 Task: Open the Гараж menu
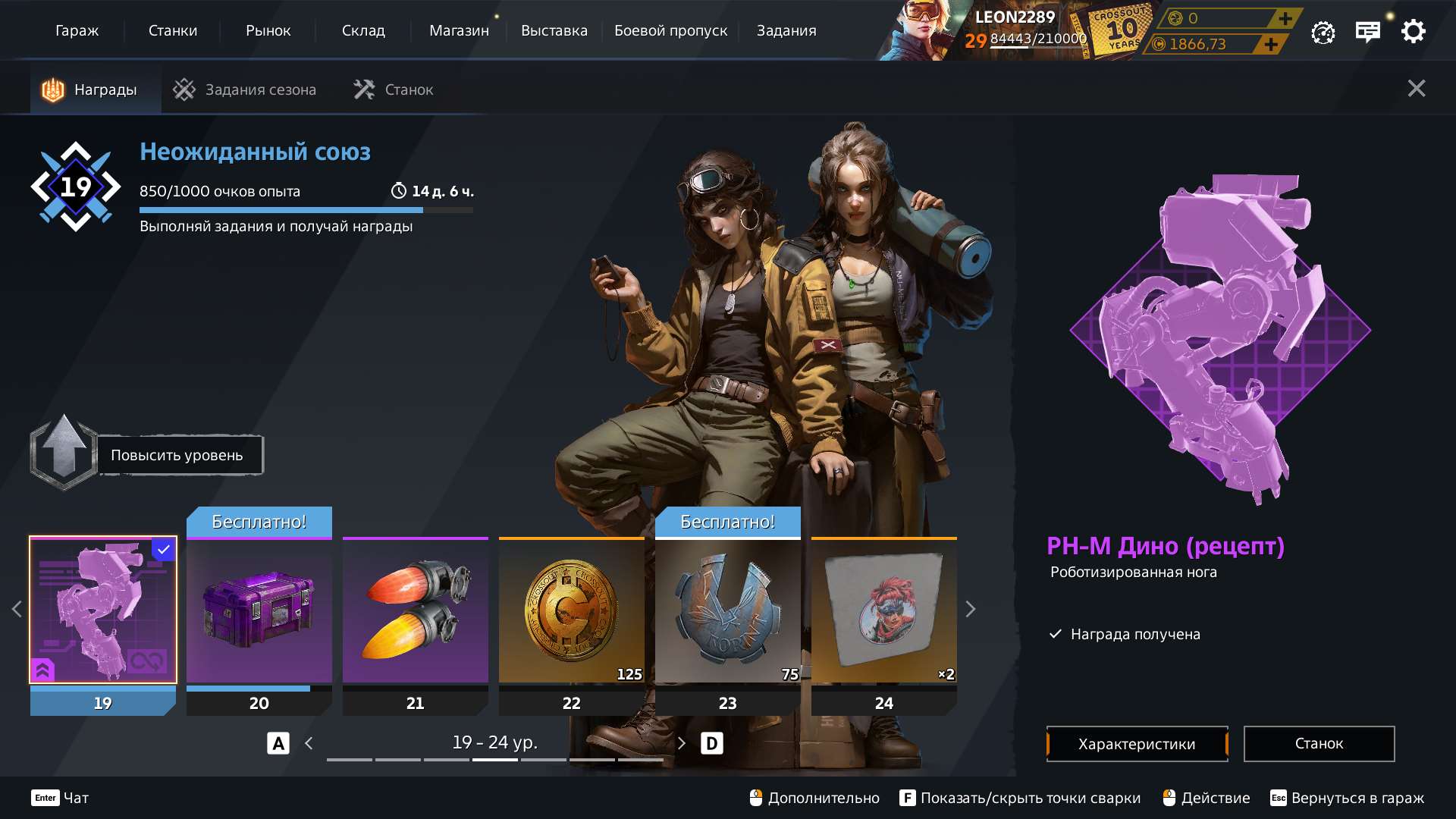pyautogui.click(x=77, y=30)
